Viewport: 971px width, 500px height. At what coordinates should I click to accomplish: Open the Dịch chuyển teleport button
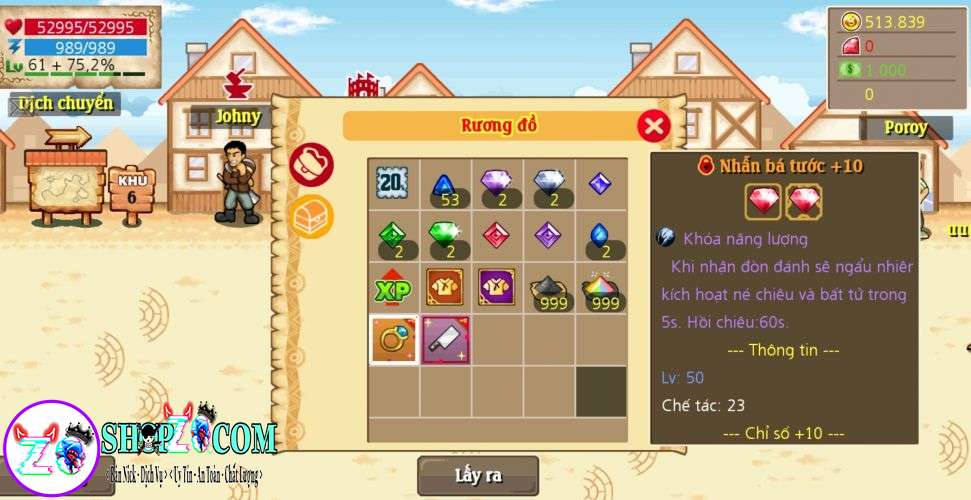[62, 103]
